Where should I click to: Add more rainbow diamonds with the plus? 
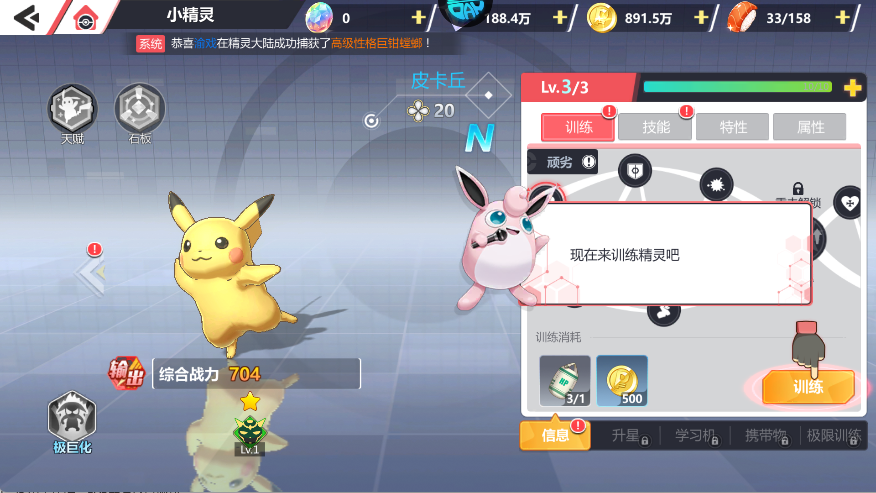click(x=418, y=18)
